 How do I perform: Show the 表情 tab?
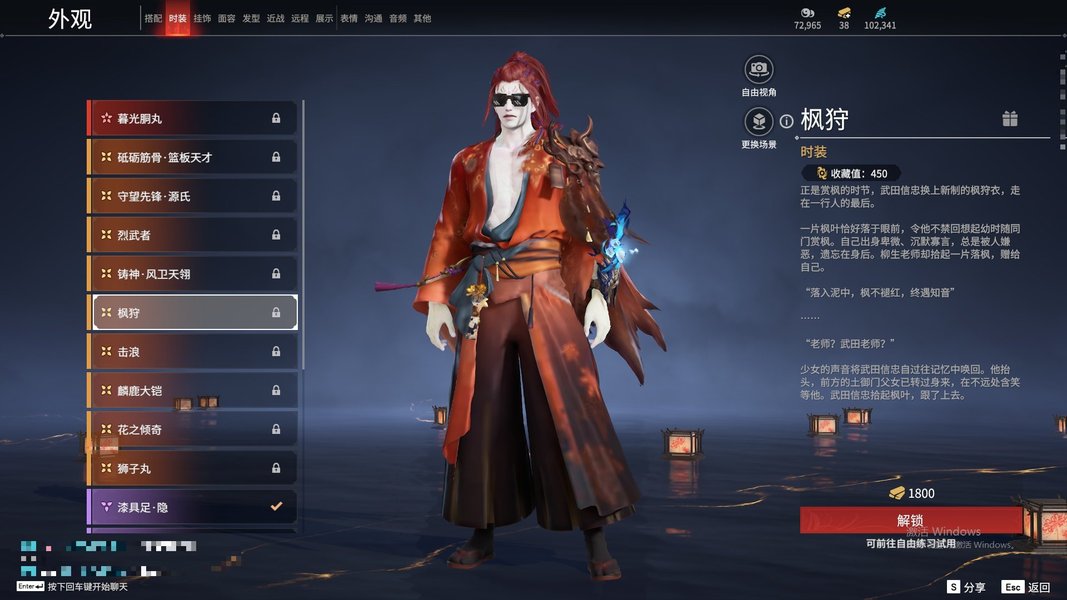[x=349, y=18]
